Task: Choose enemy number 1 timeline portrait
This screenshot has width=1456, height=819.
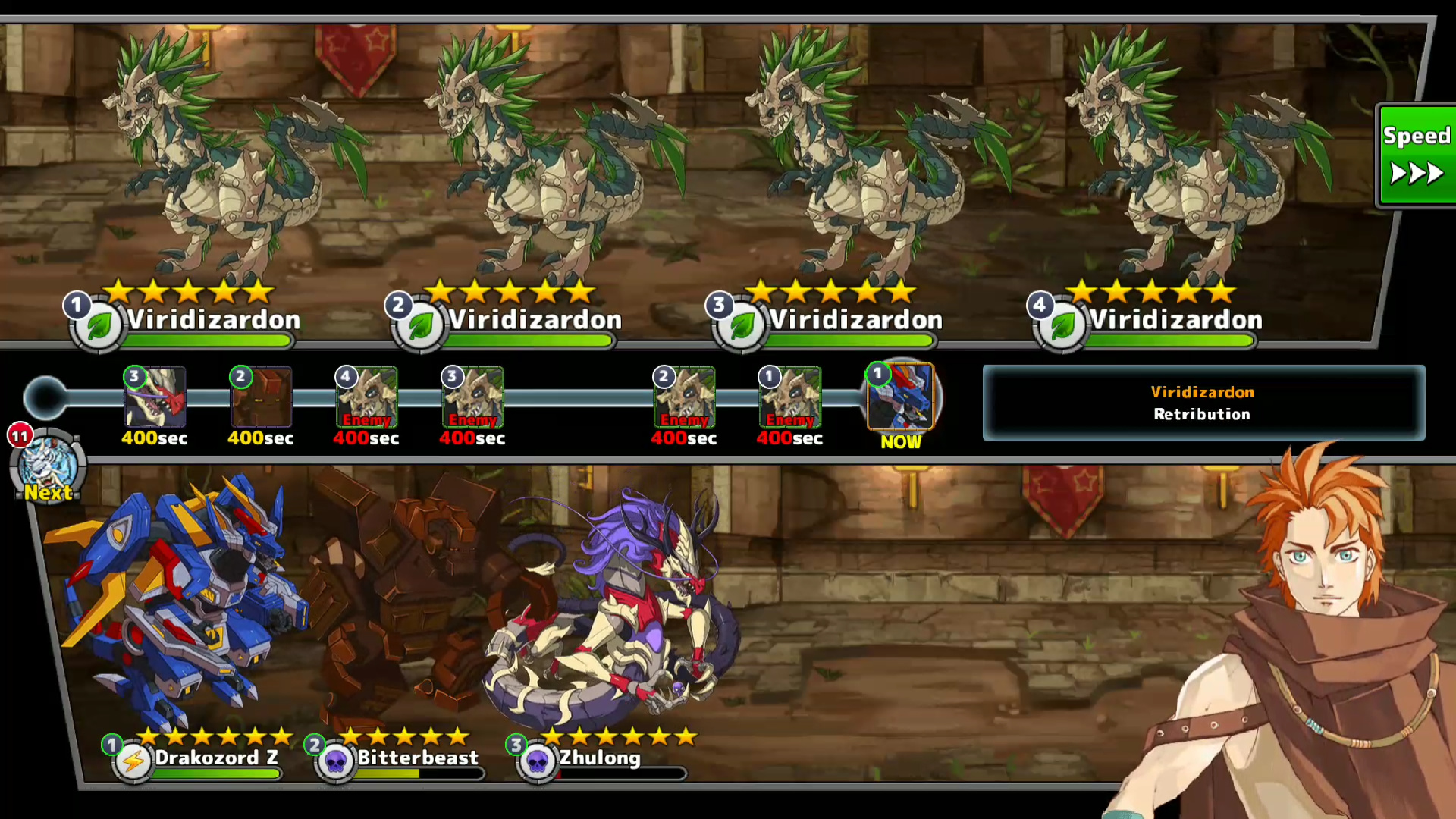Action: tap(789, 397)
